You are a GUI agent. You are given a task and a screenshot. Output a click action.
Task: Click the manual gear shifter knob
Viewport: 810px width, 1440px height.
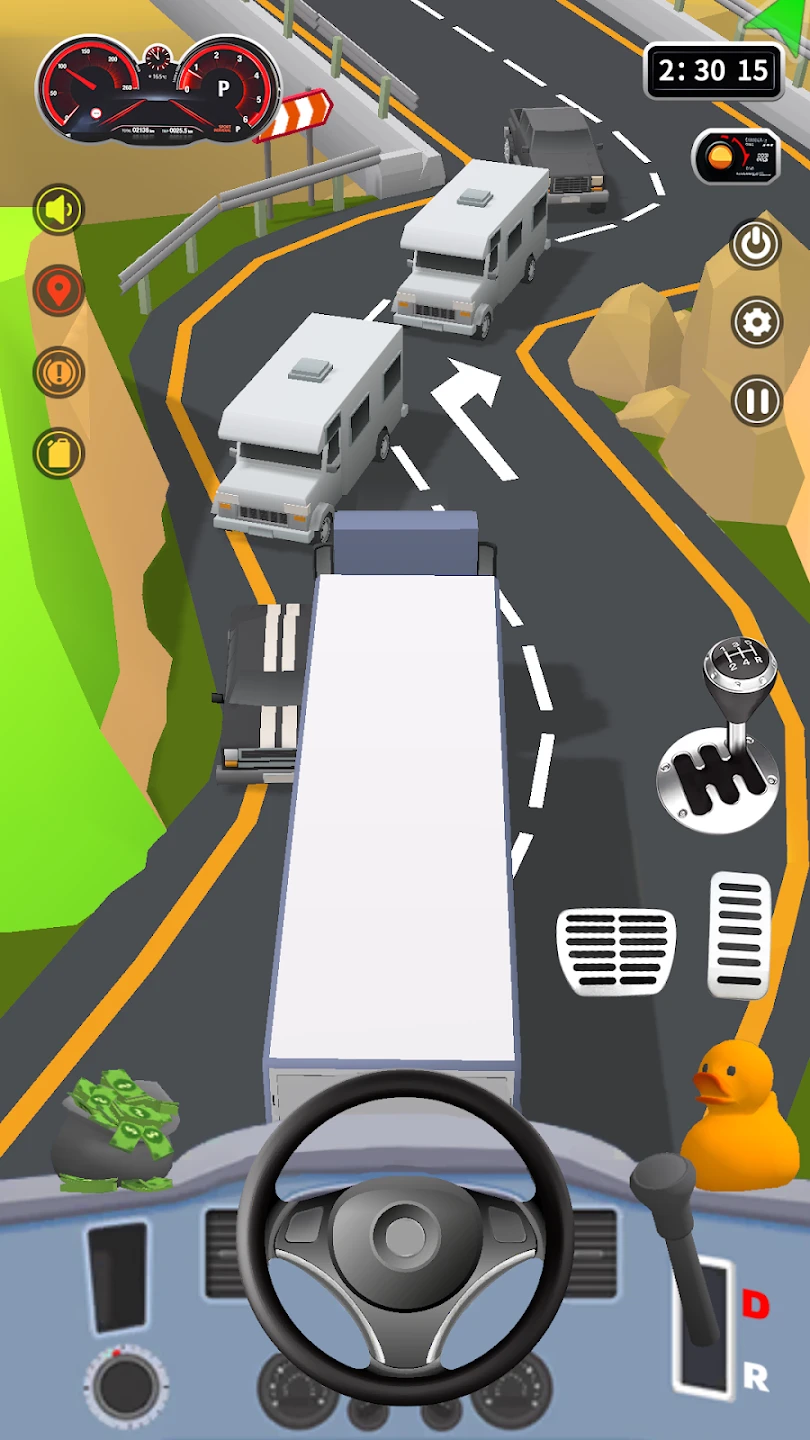[740, 665]
